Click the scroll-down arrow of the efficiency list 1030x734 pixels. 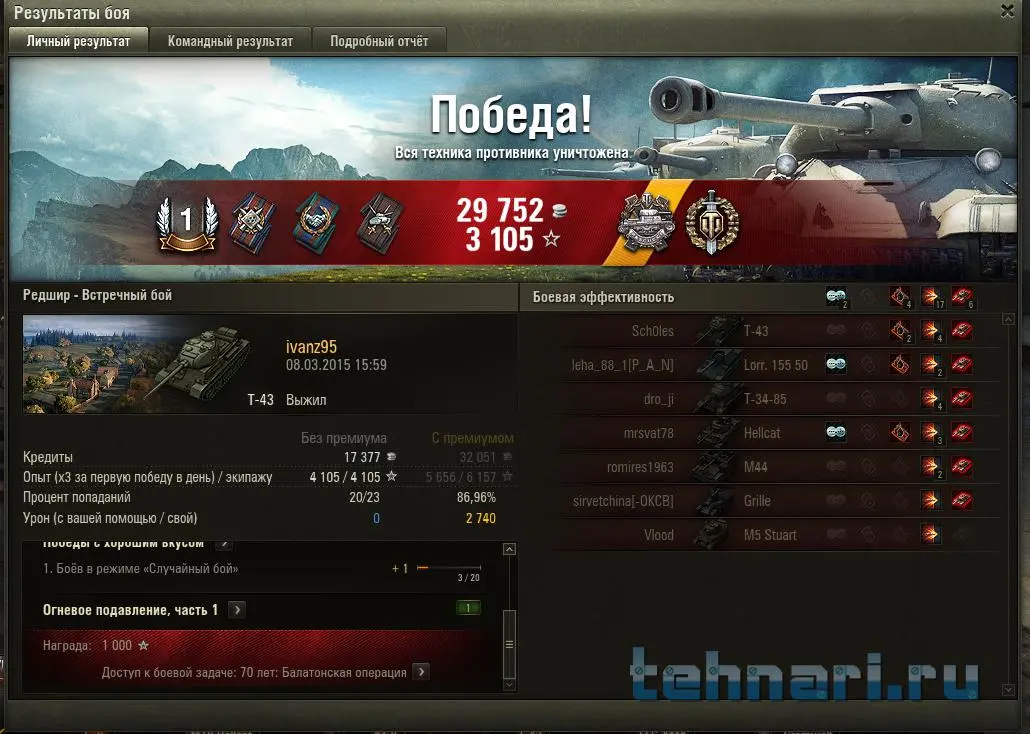point(1008,691)
